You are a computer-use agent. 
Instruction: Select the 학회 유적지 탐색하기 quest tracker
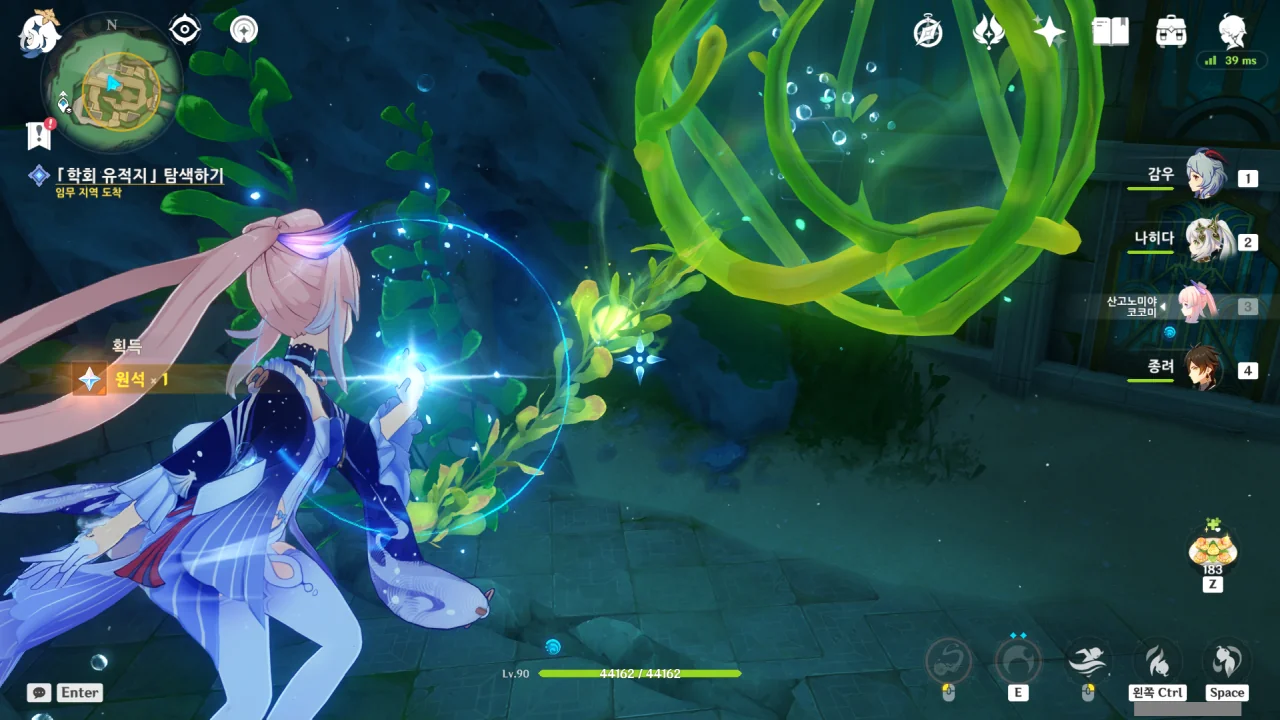[138, 176]
